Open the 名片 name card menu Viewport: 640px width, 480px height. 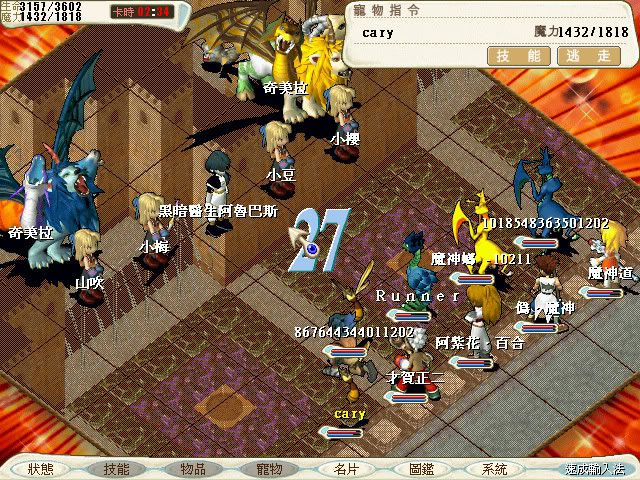tap(345, 469)
